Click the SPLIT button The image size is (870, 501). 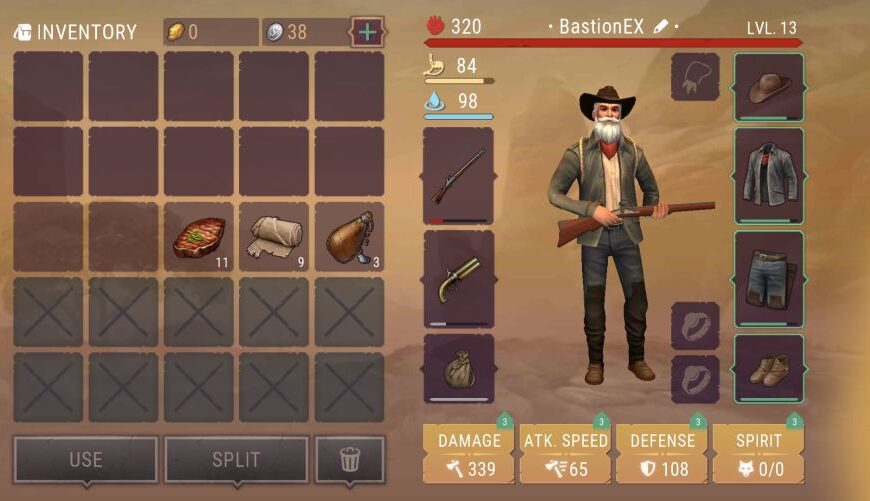tap(236, 460)
